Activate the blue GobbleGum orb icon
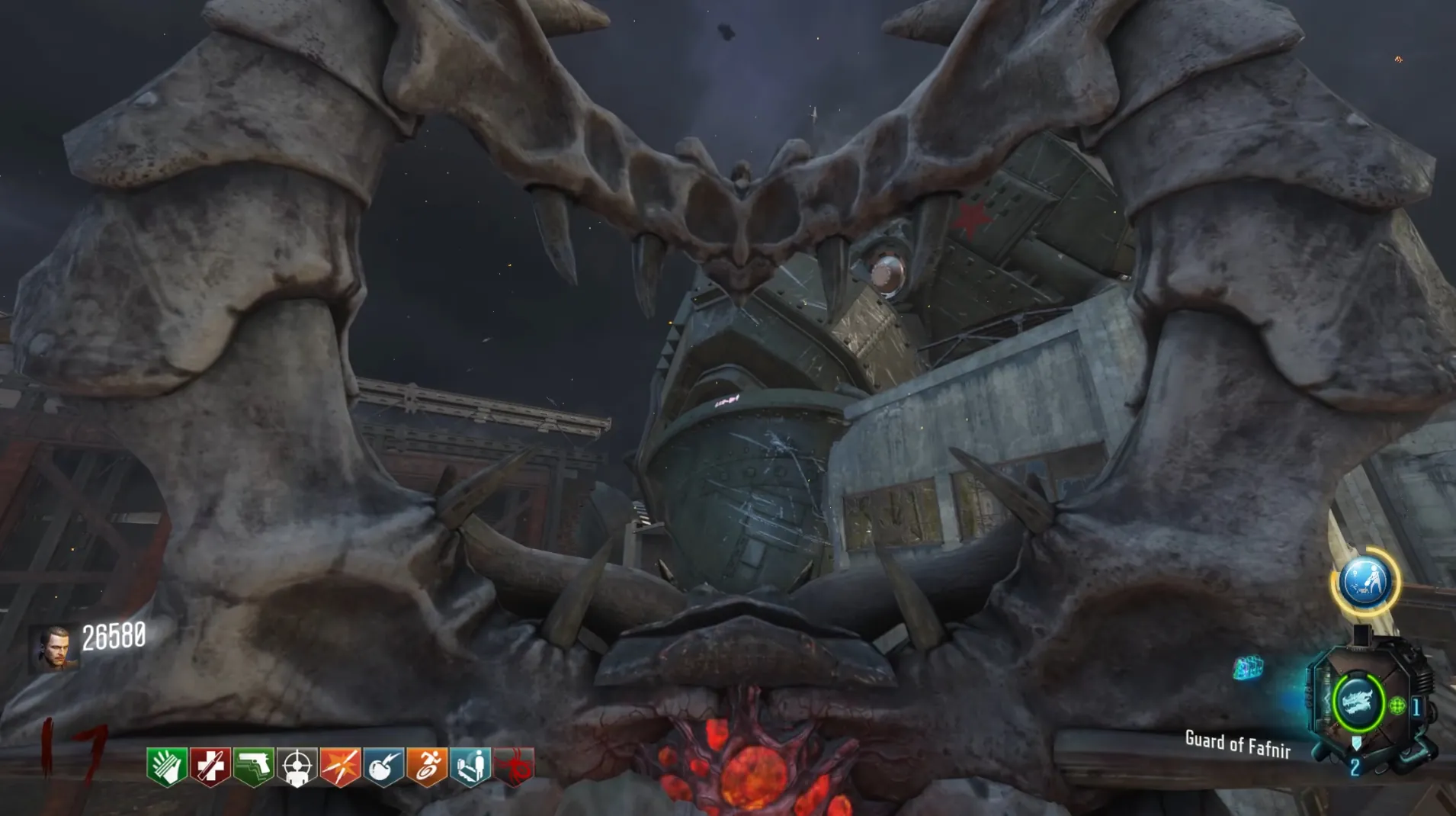Image resolution: width=1456 pixels, height=816 pixels. point(1365,582)
